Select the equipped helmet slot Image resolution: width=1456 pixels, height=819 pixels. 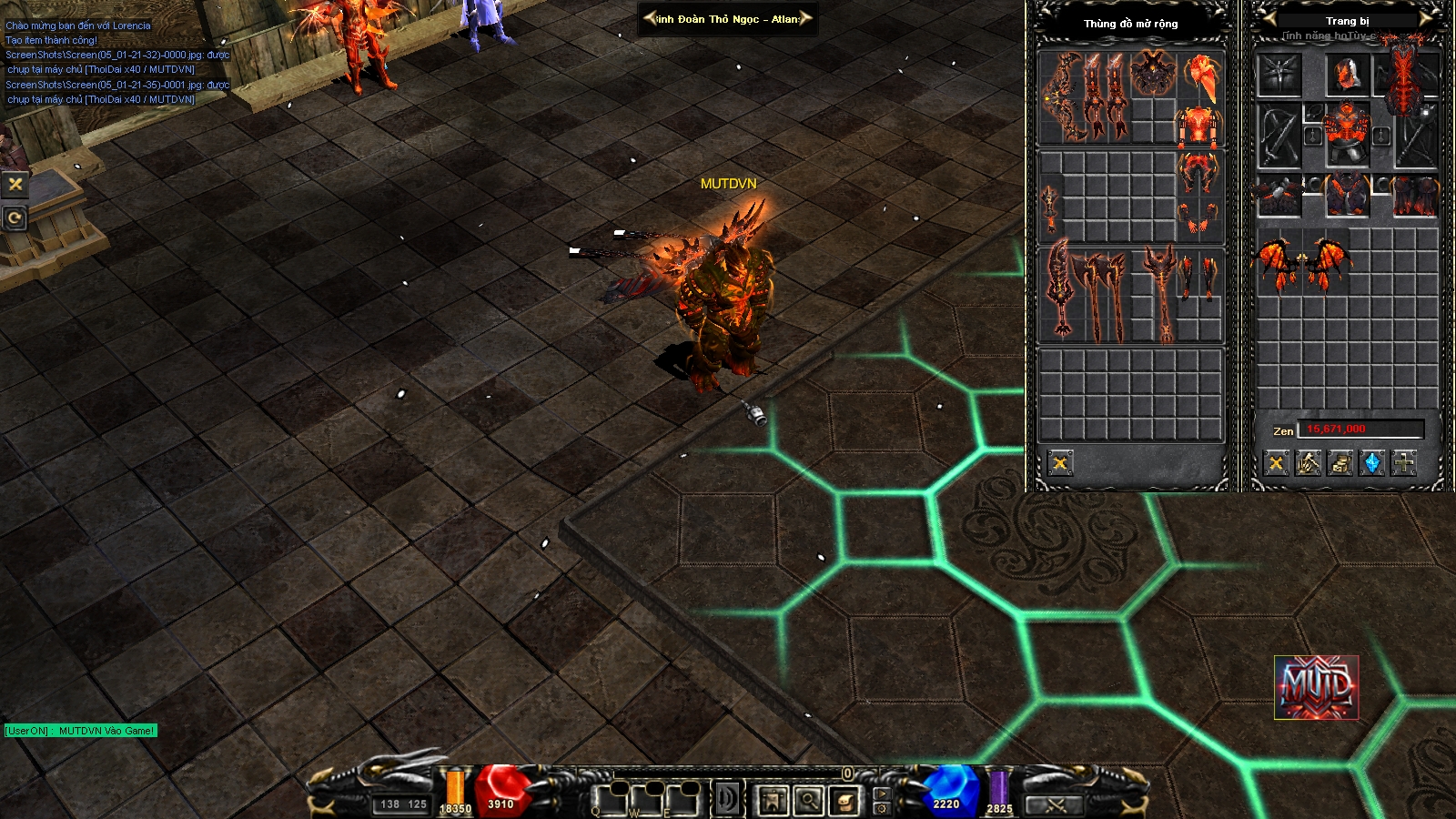(1347, 75)
